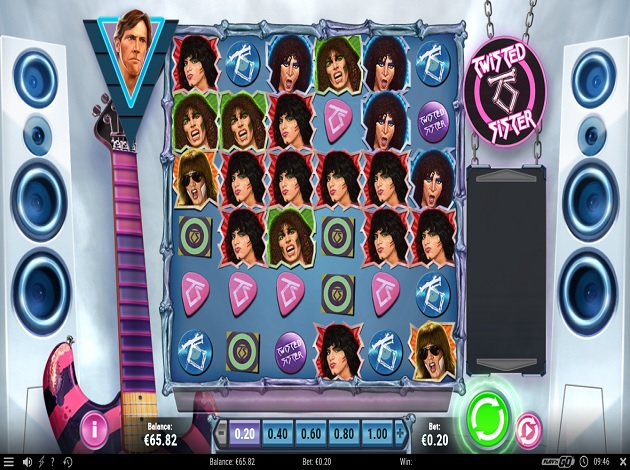Image resolution: width=630 pixels, height=470 pixels.
Task: Click the right arrow of the bet selector
Action: pos(402,434)
